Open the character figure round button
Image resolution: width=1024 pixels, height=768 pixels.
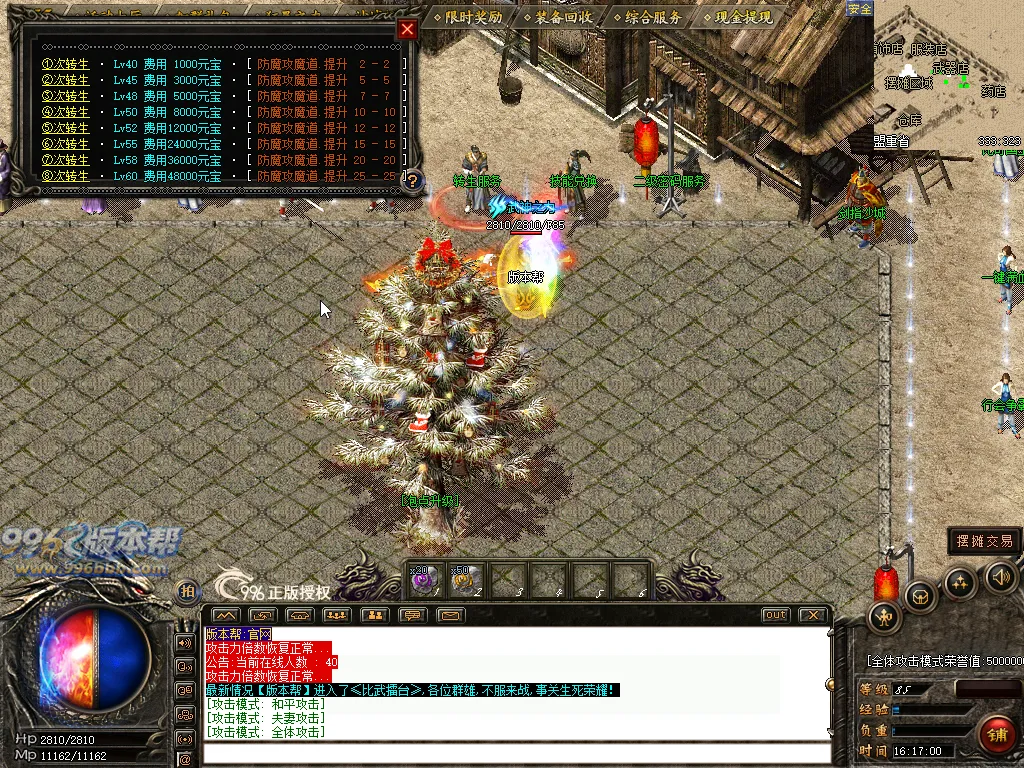click(884, 618)
